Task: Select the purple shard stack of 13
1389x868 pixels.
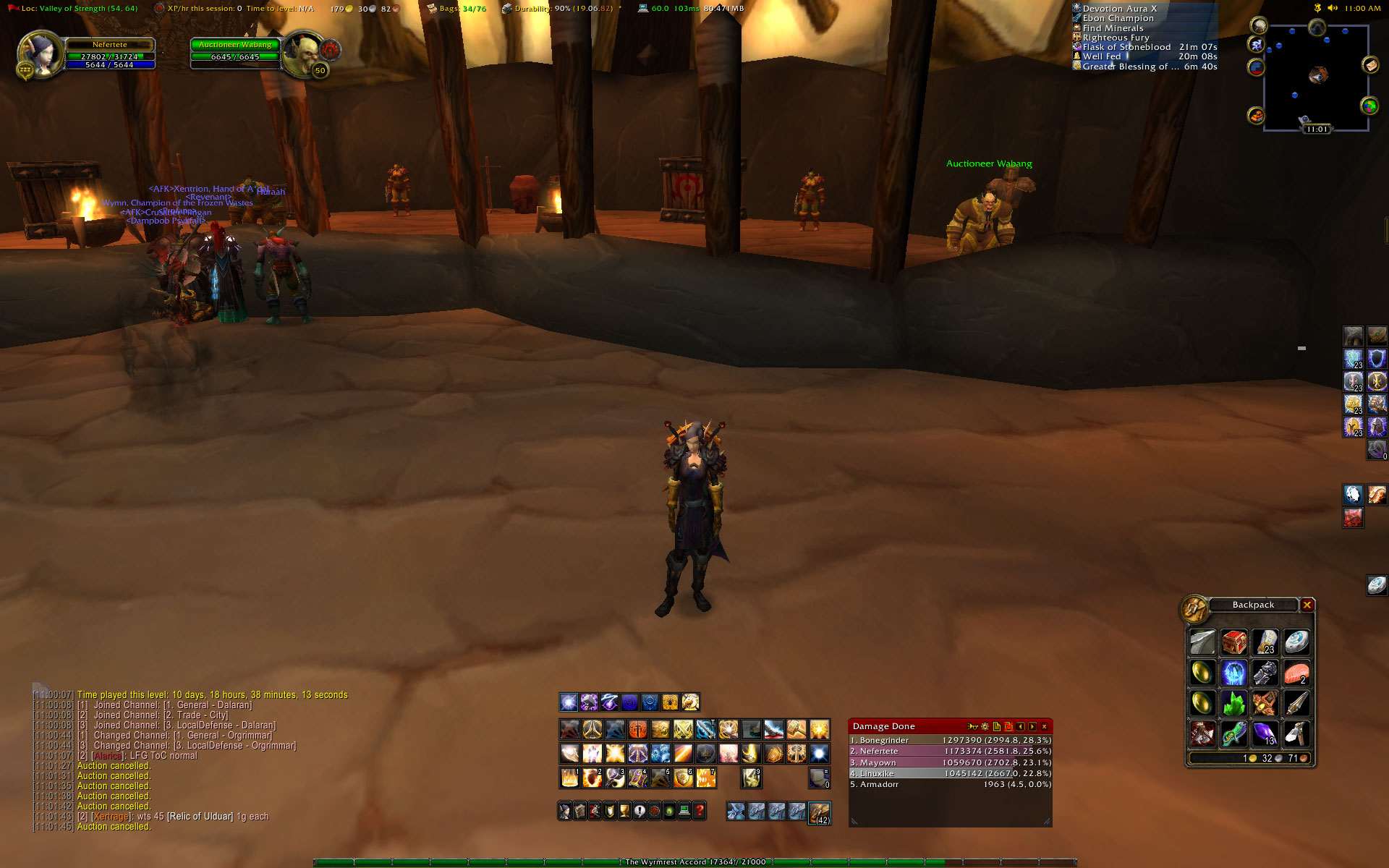Action: tap(1265, 734)
